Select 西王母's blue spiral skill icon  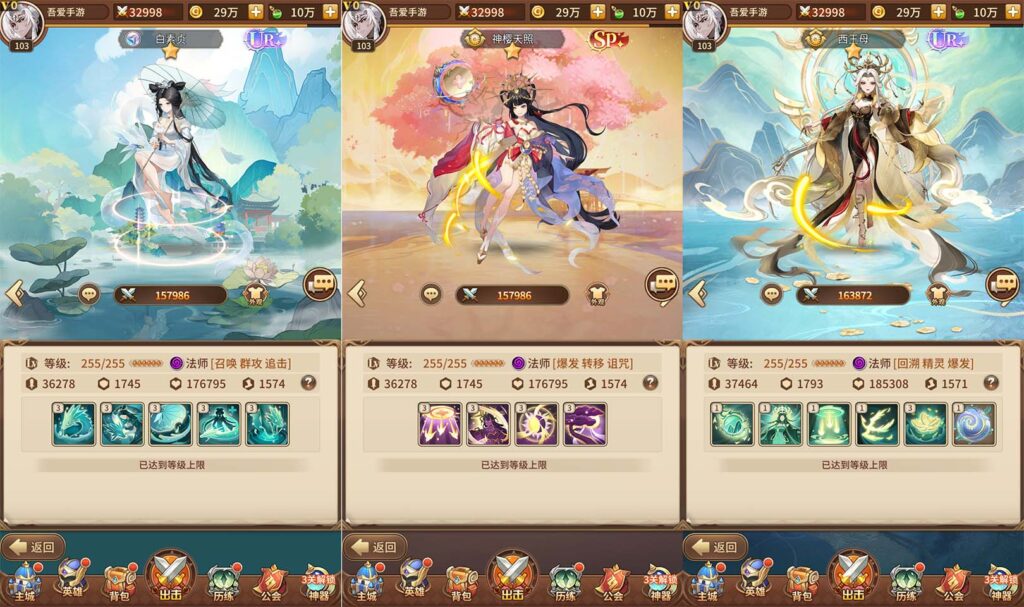coord(974,424)
